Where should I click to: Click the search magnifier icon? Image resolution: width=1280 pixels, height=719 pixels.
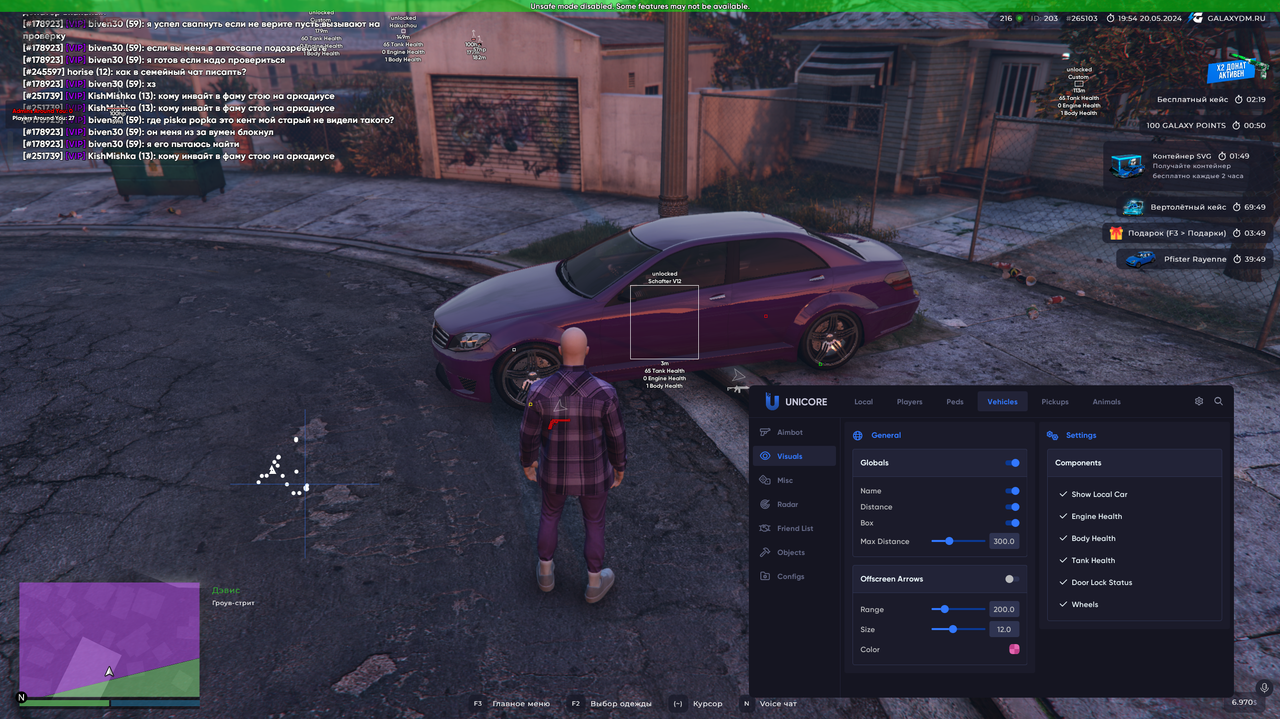pyautogui.click(x=1218, y=401)
